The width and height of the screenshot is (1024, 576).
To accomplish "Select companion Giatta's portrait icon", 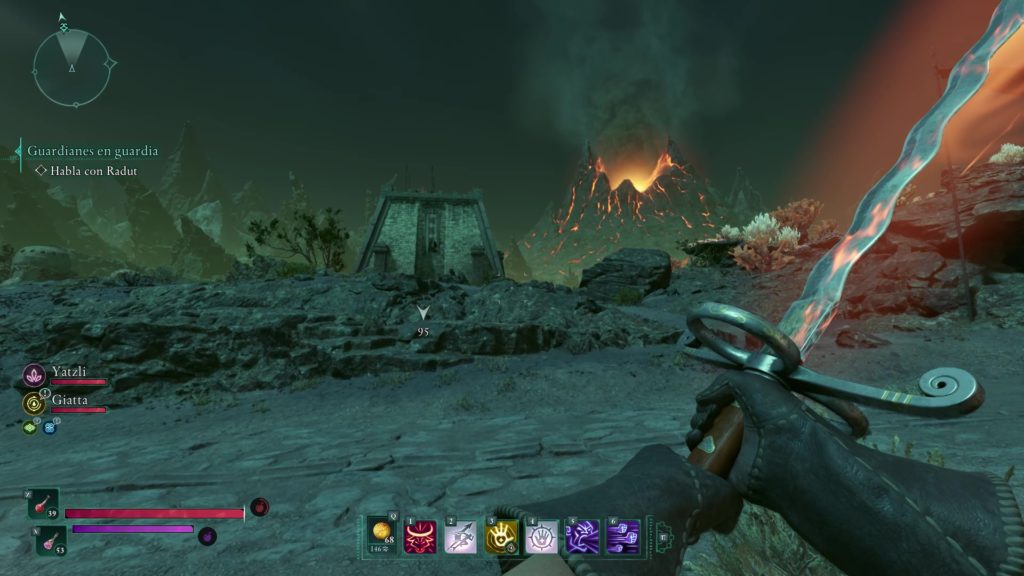I will click(34, 403).
